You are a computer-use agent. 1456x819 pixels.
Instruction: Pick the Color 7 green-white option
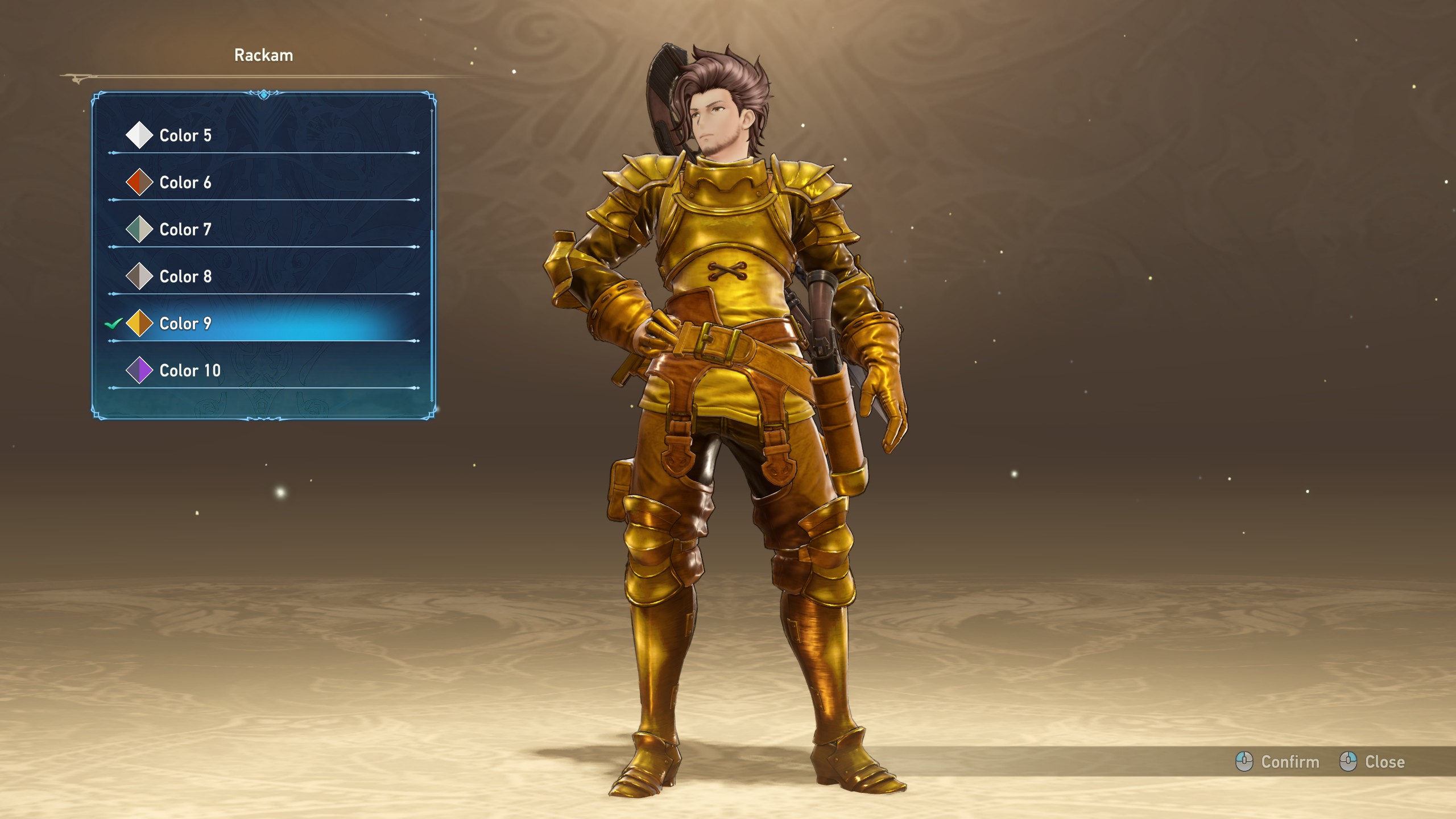tap(185, 230)
